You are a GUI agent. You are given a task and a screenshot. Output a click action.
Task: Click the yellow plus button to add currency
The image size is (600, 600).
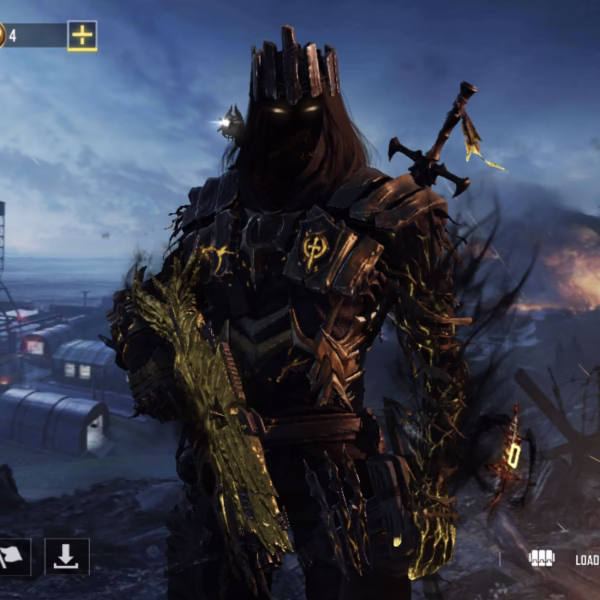pyautogui.click(x=82, y=36)
